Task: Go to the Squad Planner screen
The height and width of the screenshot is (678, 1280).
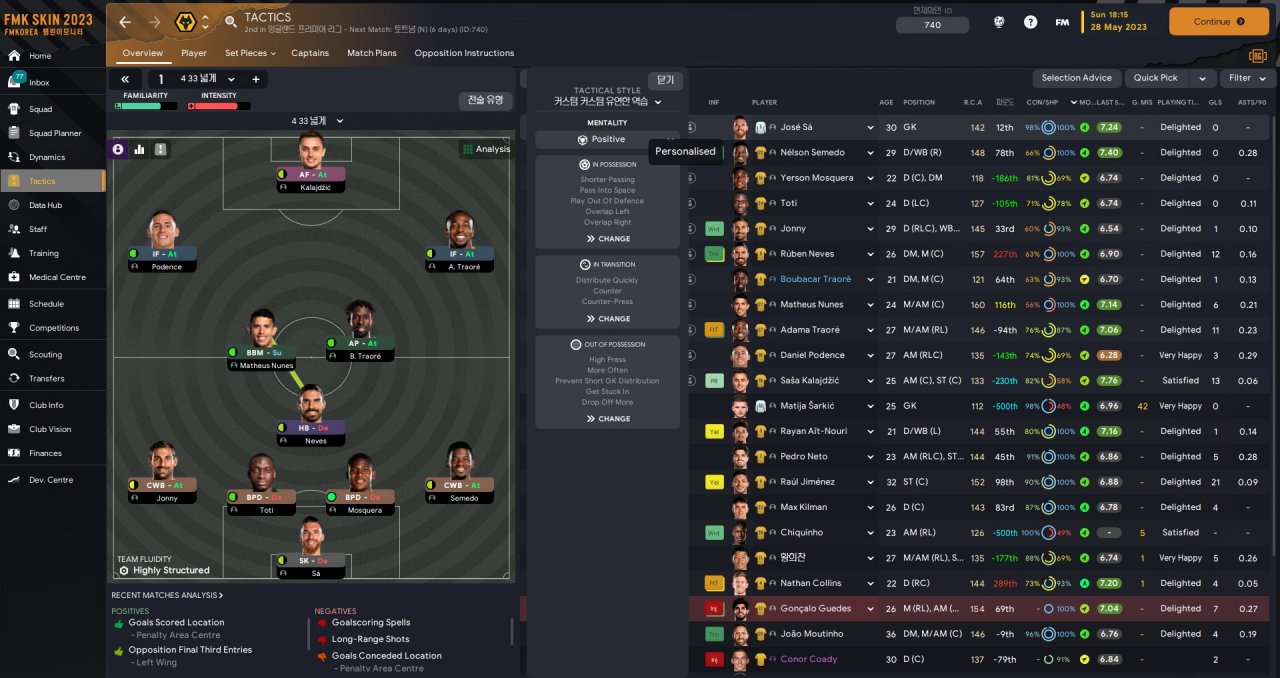Action: (55, 133)
